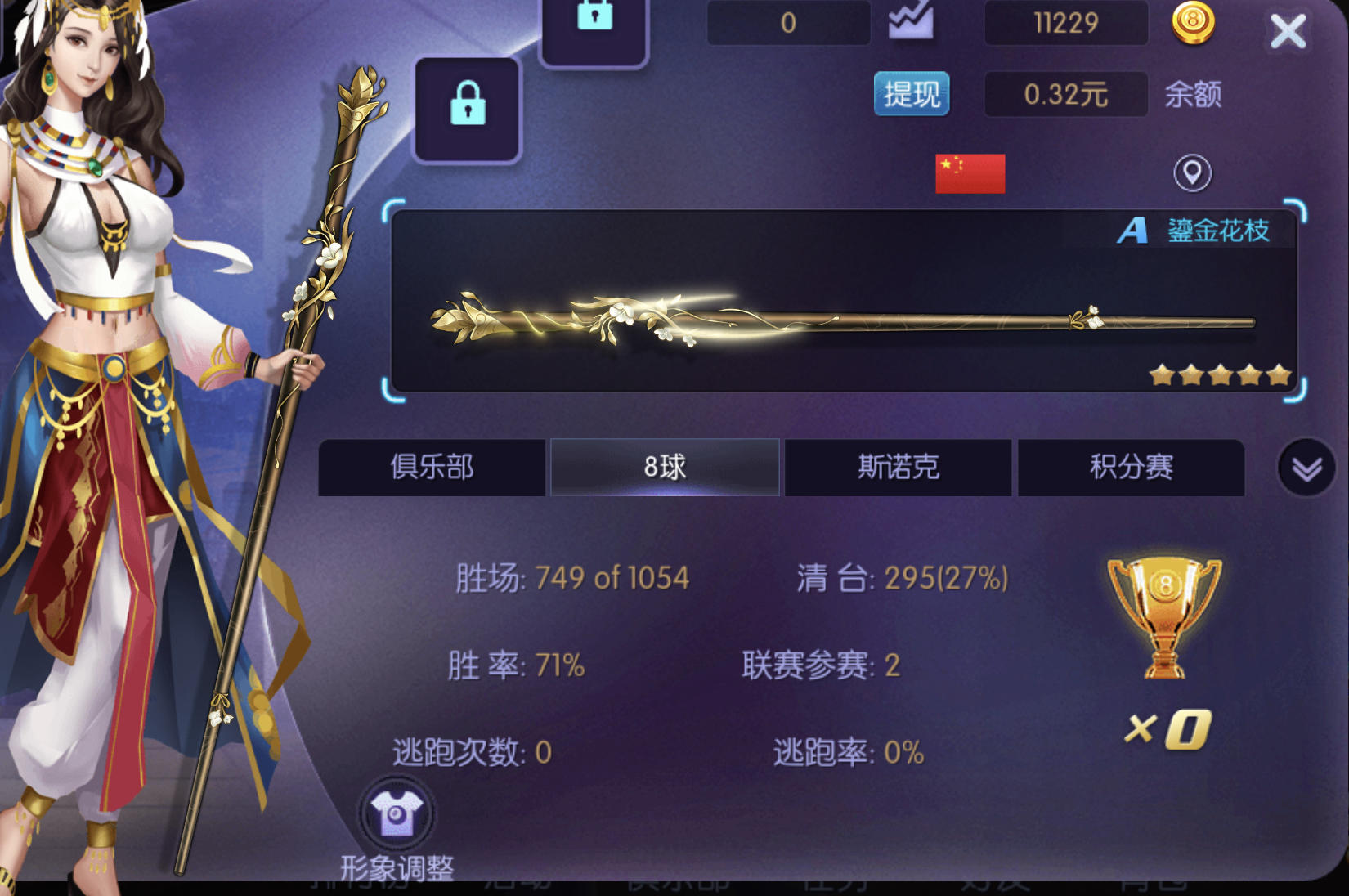The height and width of the screenshot is (896, 1349).
Task: Switch to the 俱乐部 tab
Action: pos(432,467)
